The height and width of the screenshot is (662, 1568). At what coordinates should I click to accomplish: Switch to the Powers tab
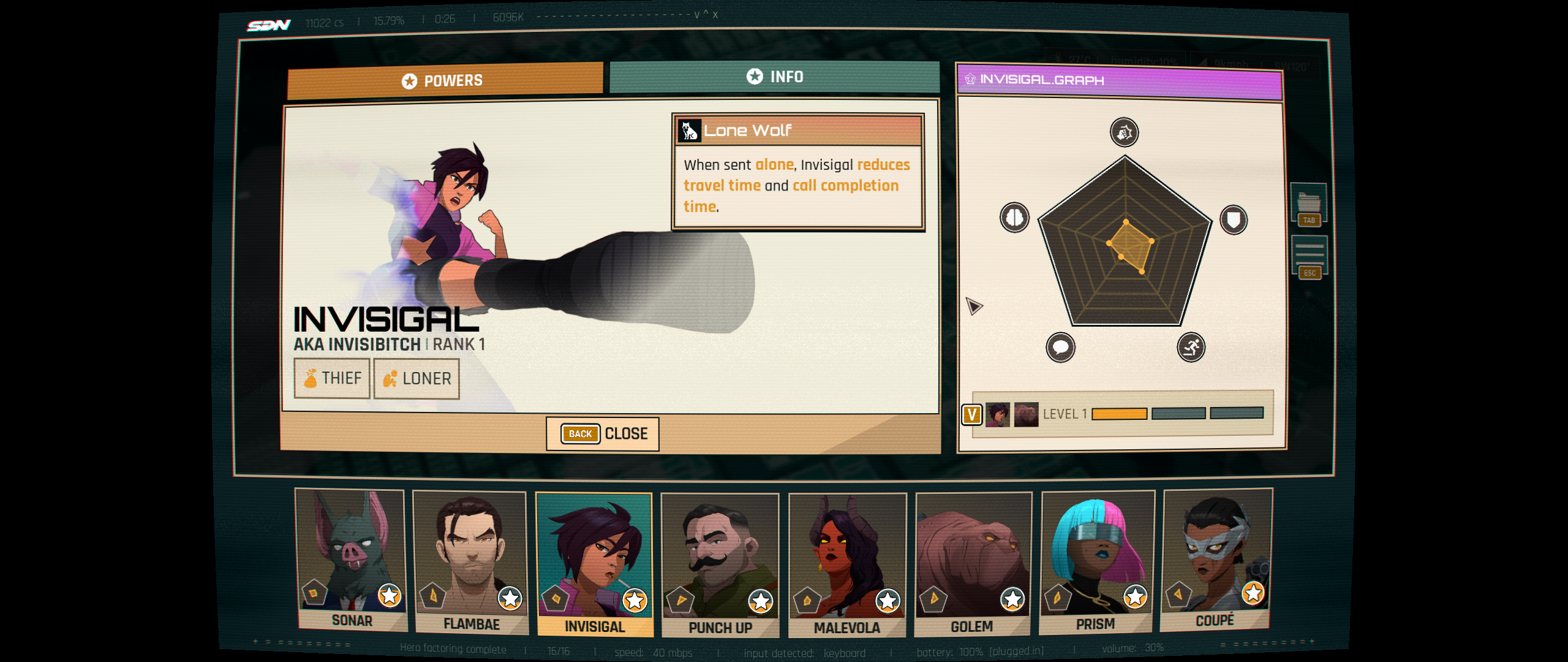[x=445, y=80]
